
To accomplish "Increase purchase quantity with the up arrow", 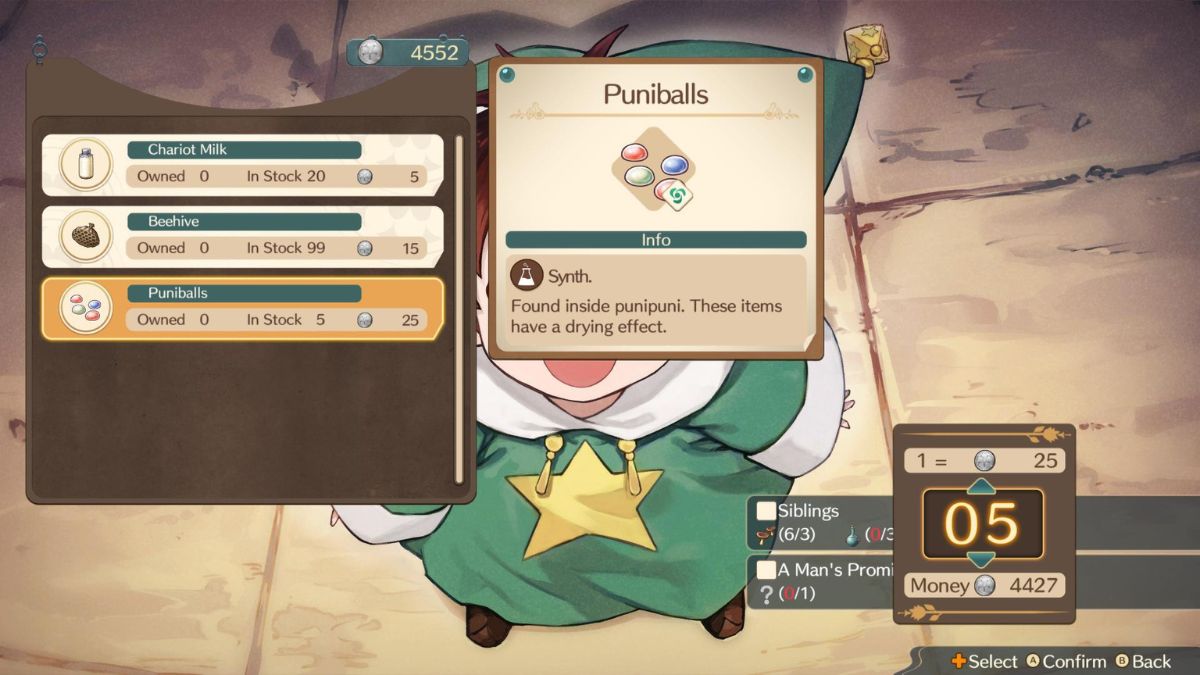I will point(982,486).
